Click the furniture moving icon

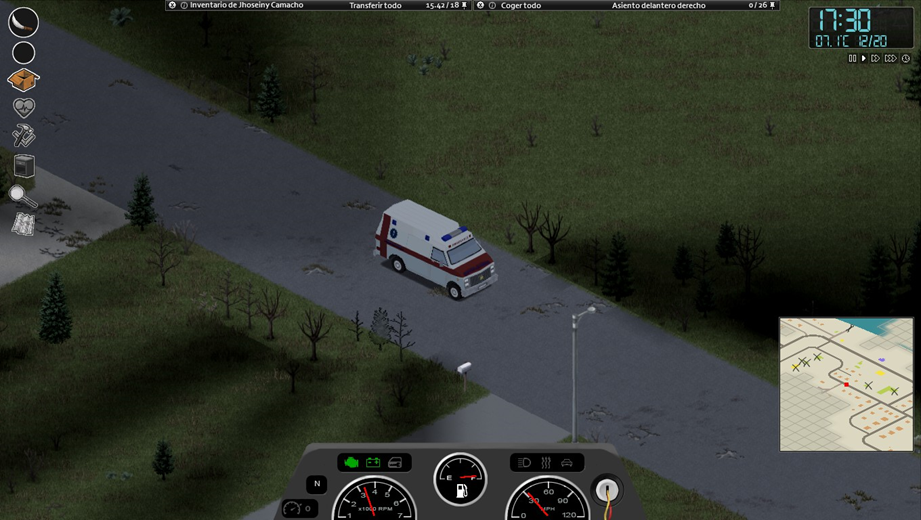(23, 165)
